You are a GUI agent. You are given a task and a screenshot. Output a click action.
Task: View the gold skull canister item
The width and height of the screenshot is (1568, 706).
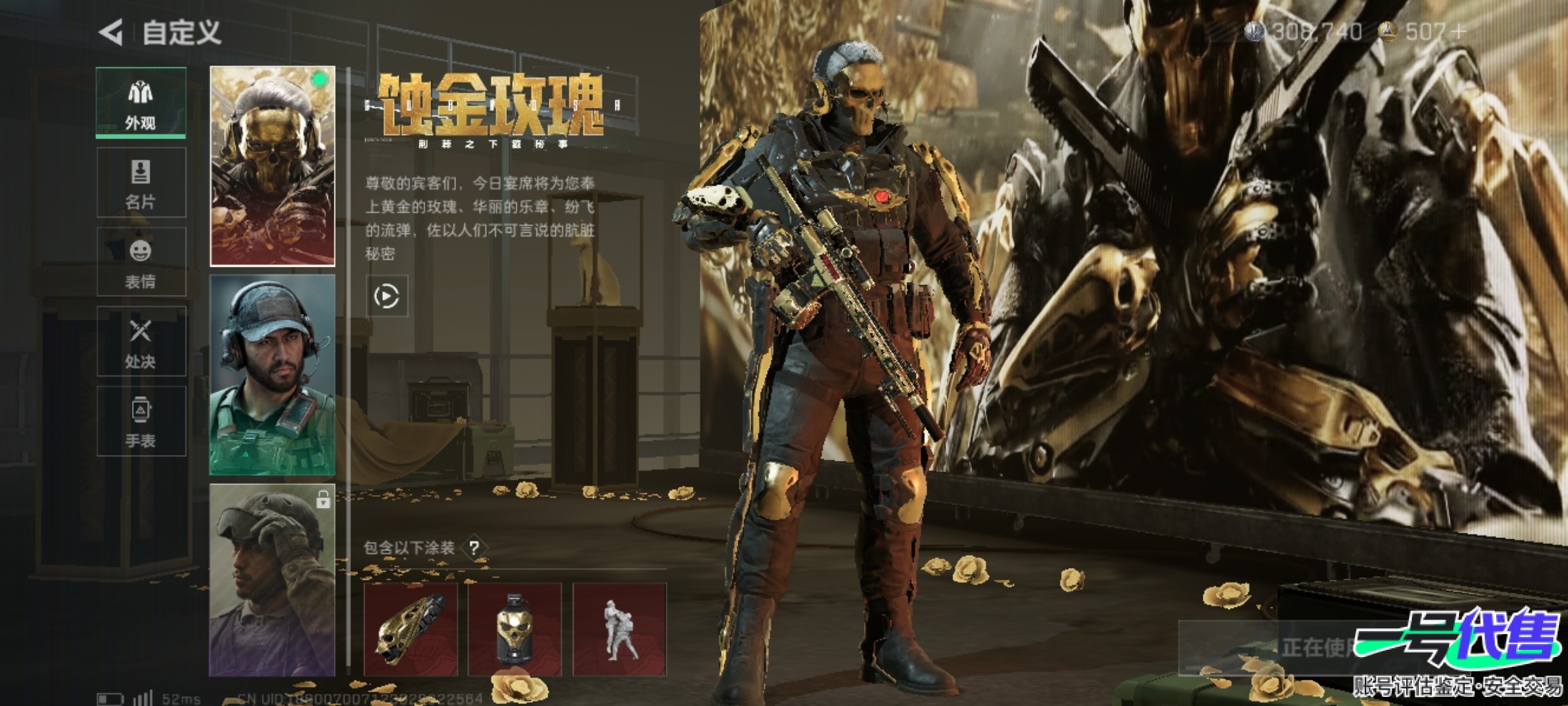pos(515,629)
